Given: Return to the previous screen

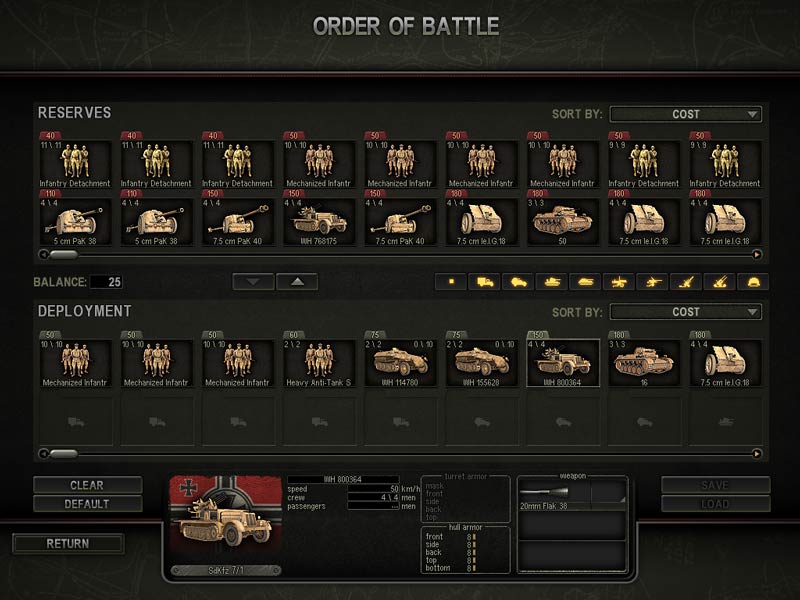Looking at the screenshot, I should point(68,544).
